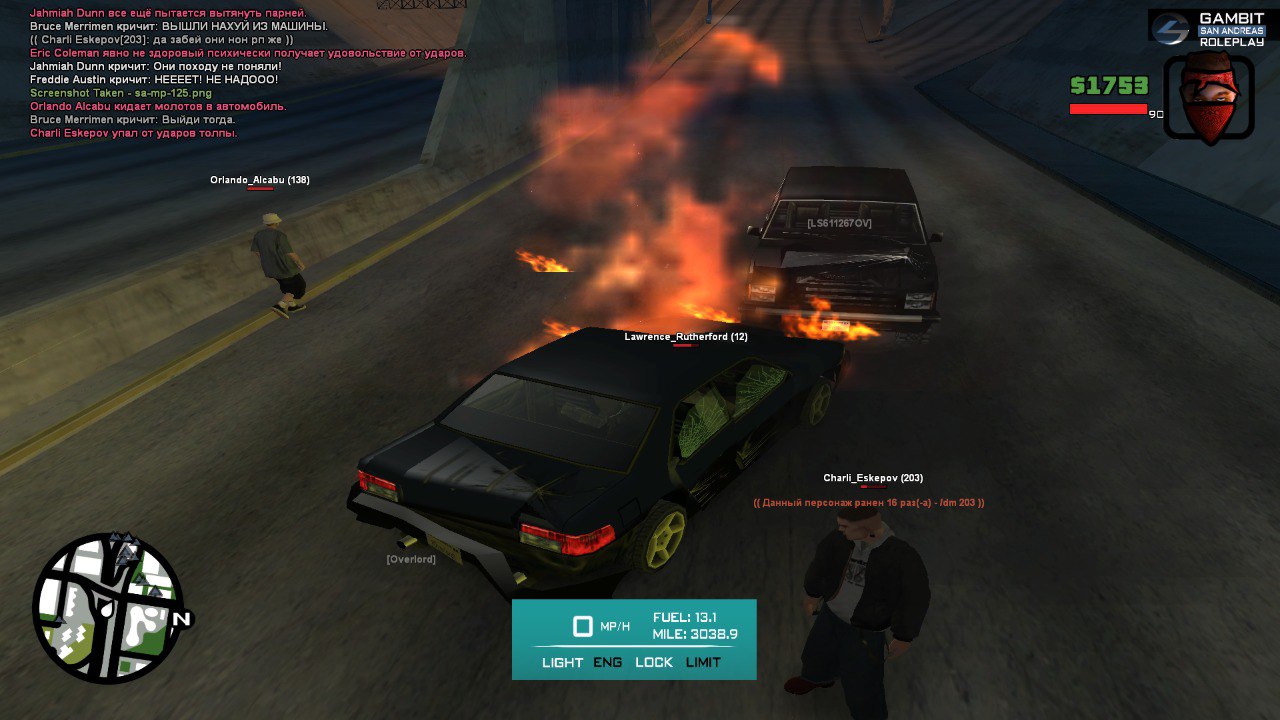The height and width of the screenshot is (720, 1280).
Task: Toggle the LIMIT speed limiter indicator
Action: point(703,662)
